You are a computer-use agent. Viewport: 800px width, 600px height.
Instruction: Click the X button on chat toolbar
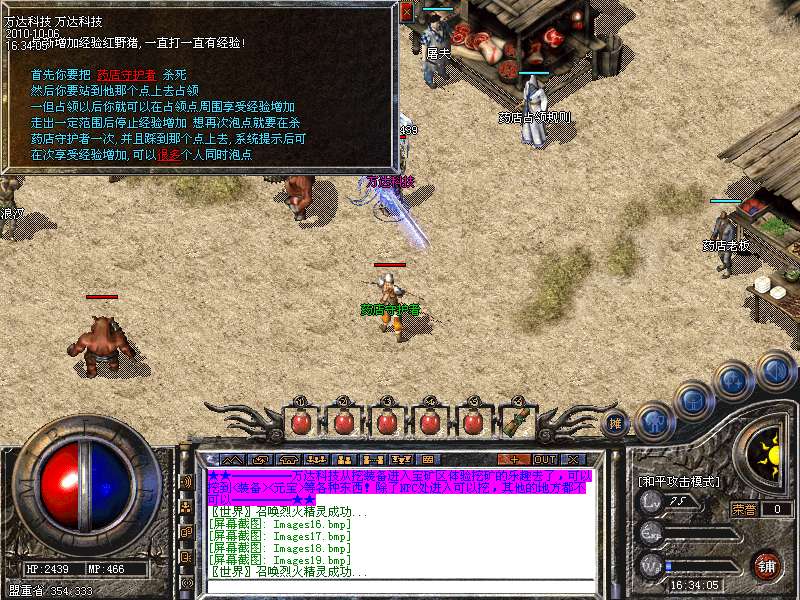(576, 459)
